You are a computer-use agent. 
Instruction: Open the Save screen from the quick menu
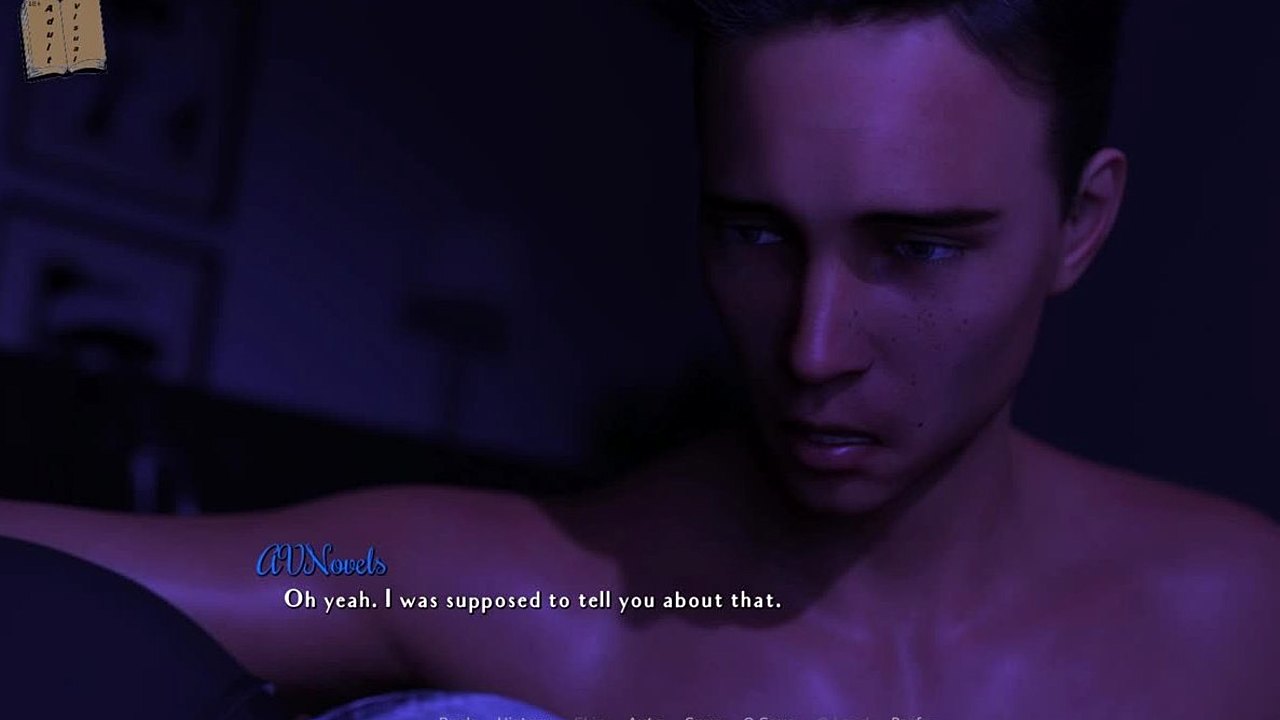tap(699, 717)
